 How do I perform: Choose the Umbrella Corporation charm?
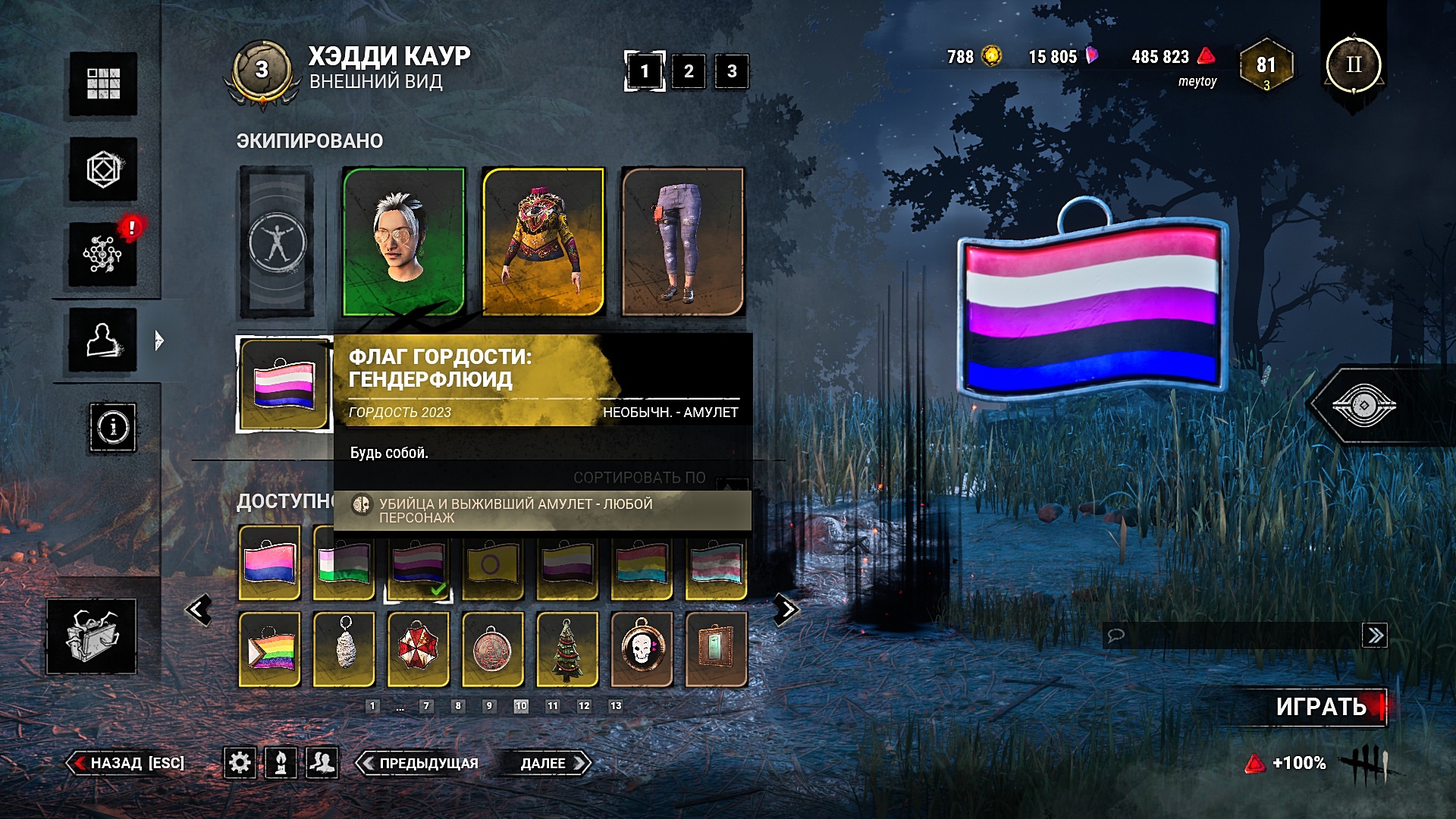point(419,649)
